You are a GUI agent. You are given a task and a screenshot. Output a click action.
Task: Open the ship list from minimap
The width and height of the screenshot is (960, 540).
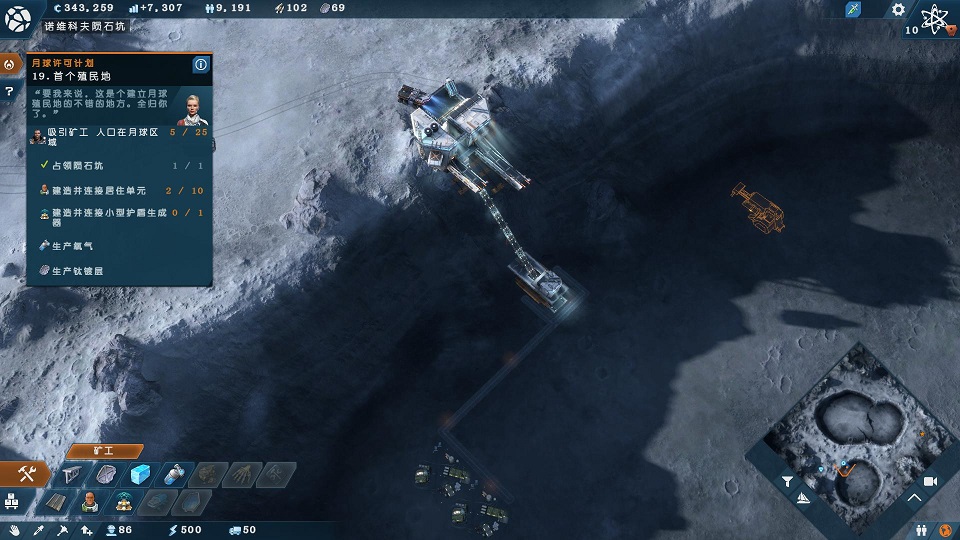[803, 497]
